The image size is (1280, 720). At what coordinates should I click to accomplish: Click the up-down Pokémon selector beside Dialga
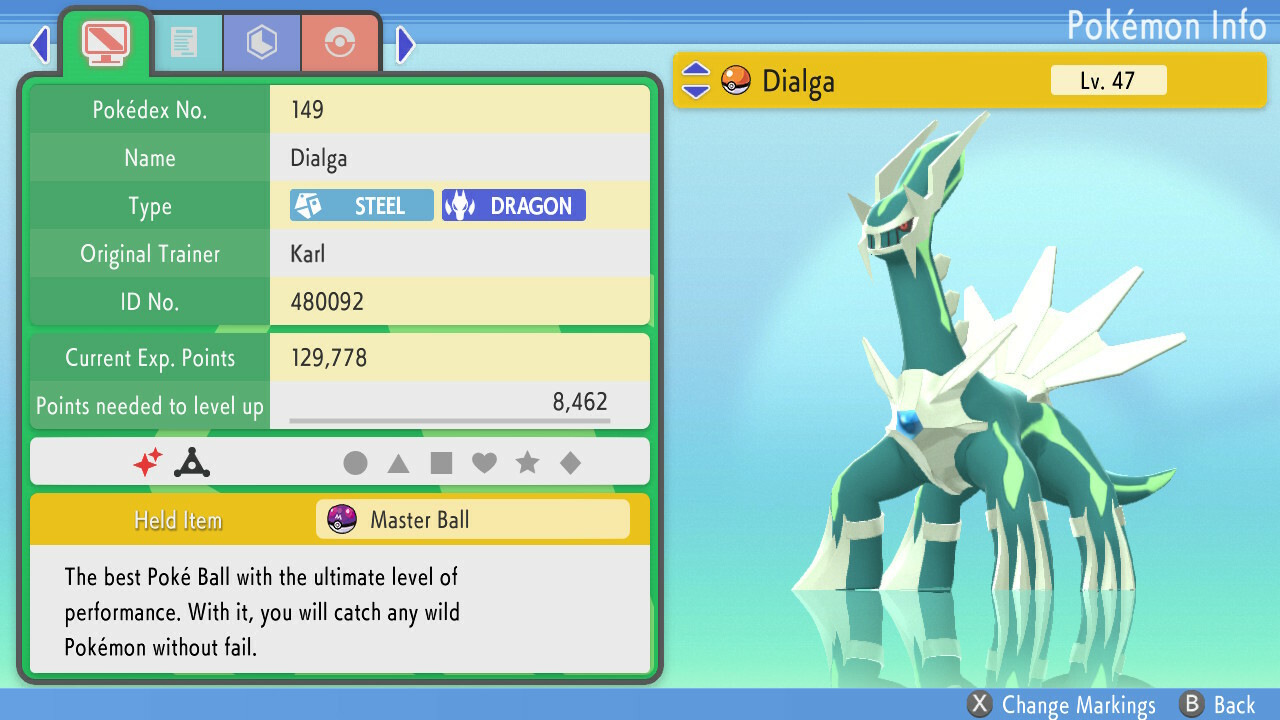point(696,81)
